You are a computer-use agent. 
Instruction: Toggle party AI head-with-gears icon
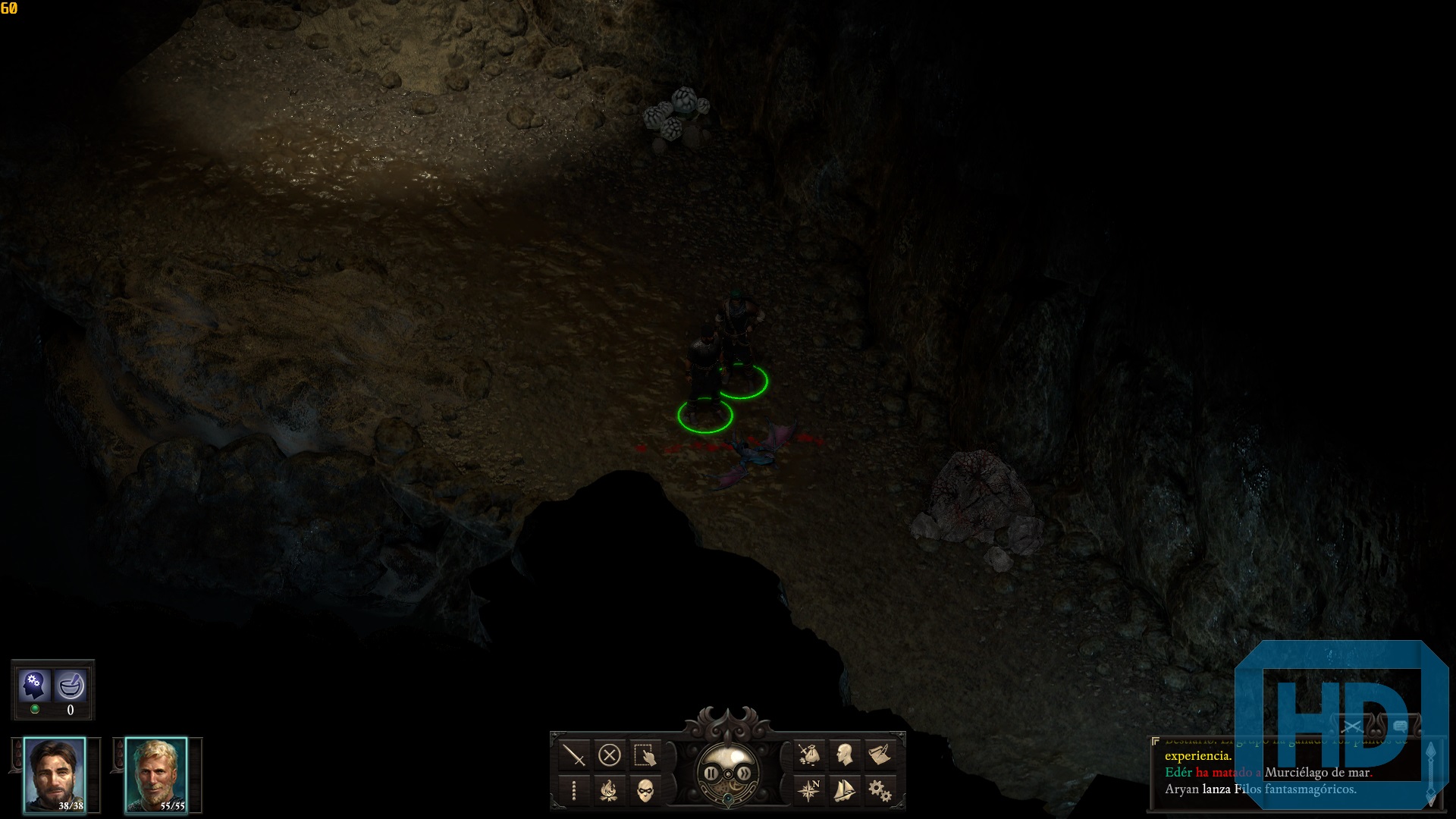(x=34, y=685)
